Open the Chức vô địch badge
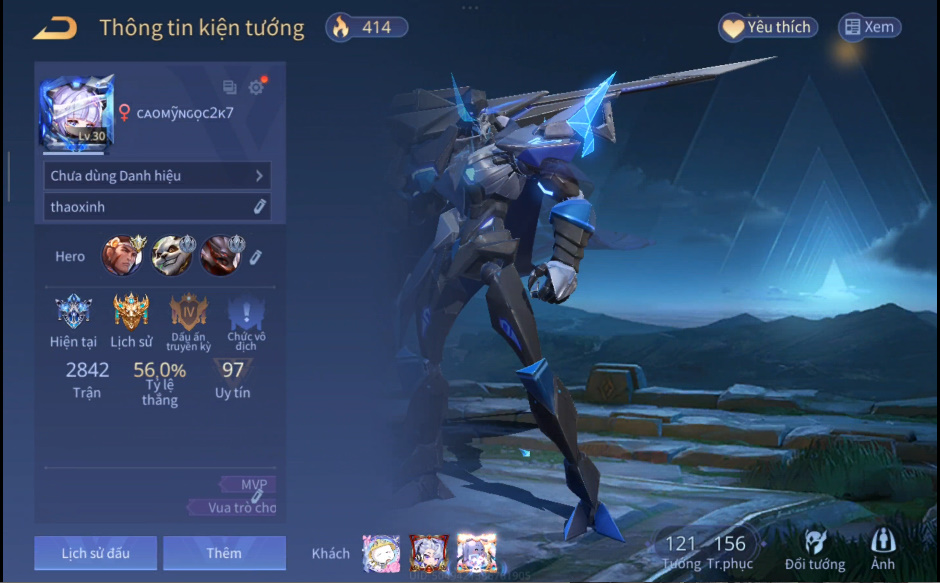This screenshot has width=940, height=583. click(x=246, y=315)
